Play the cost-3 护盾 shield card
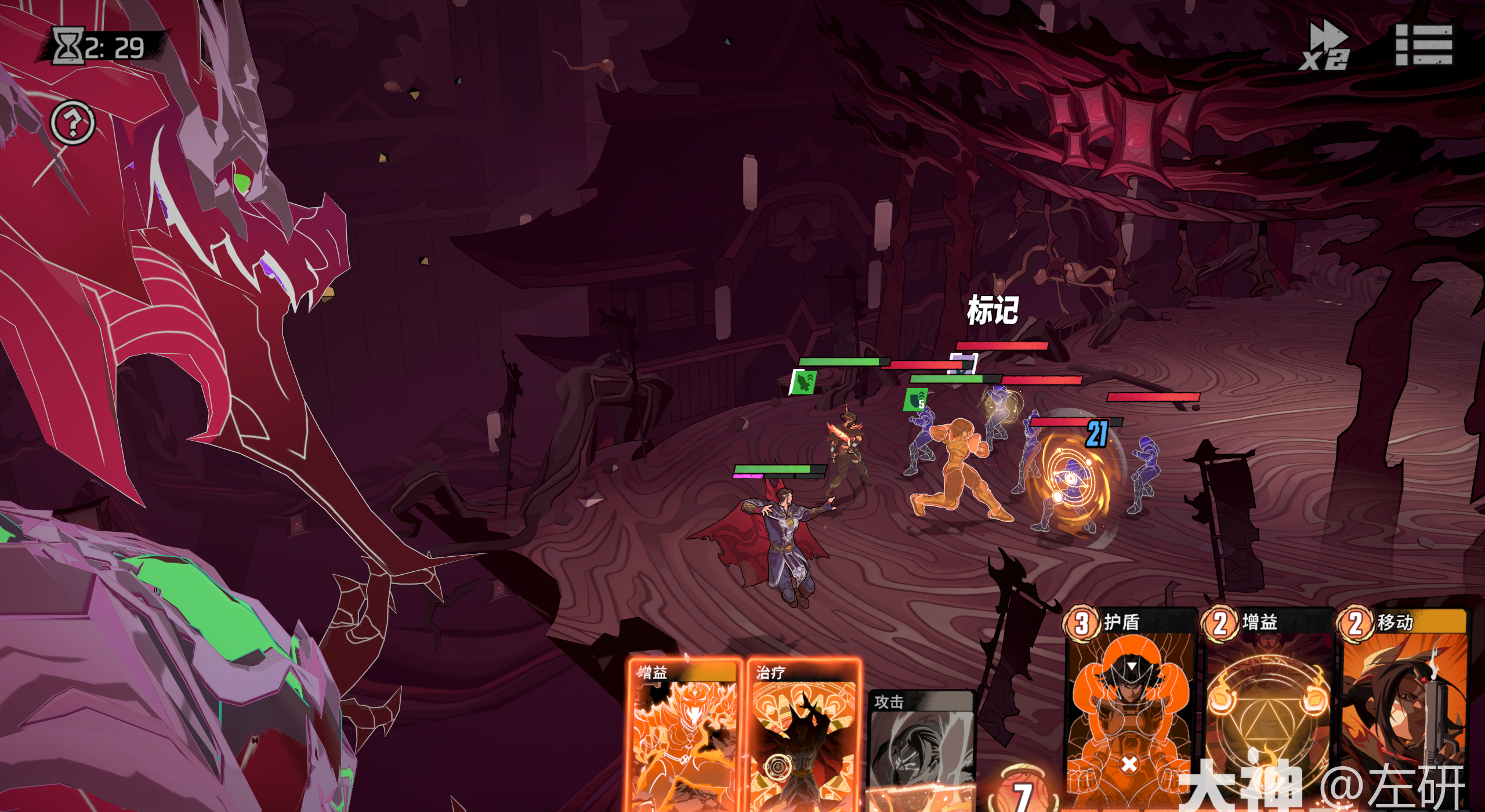Viewport: 1485px width, 812px height. coord(1130,708)
